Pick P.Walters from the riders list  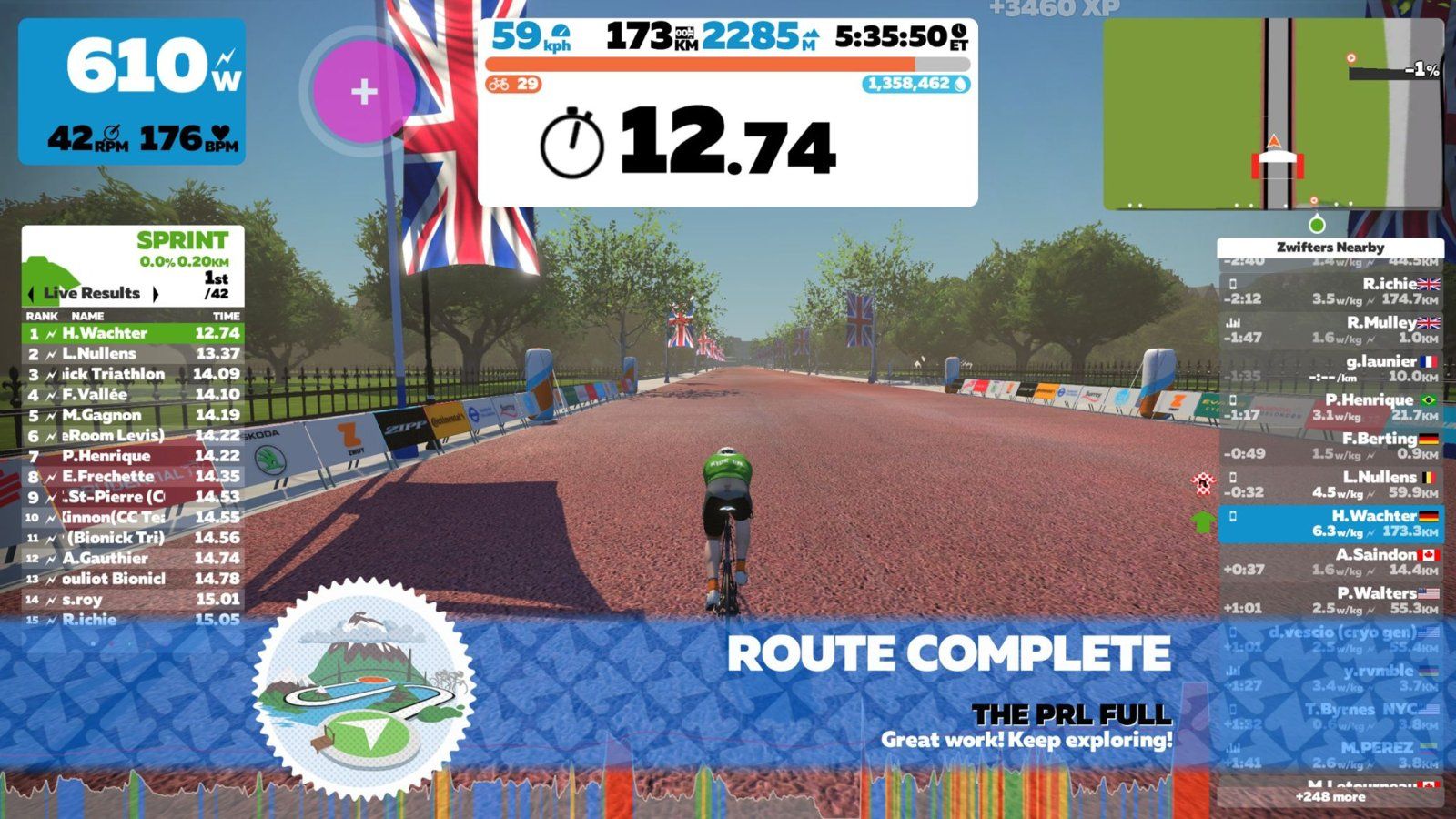pyautogui.click(x=1330, y=601)
